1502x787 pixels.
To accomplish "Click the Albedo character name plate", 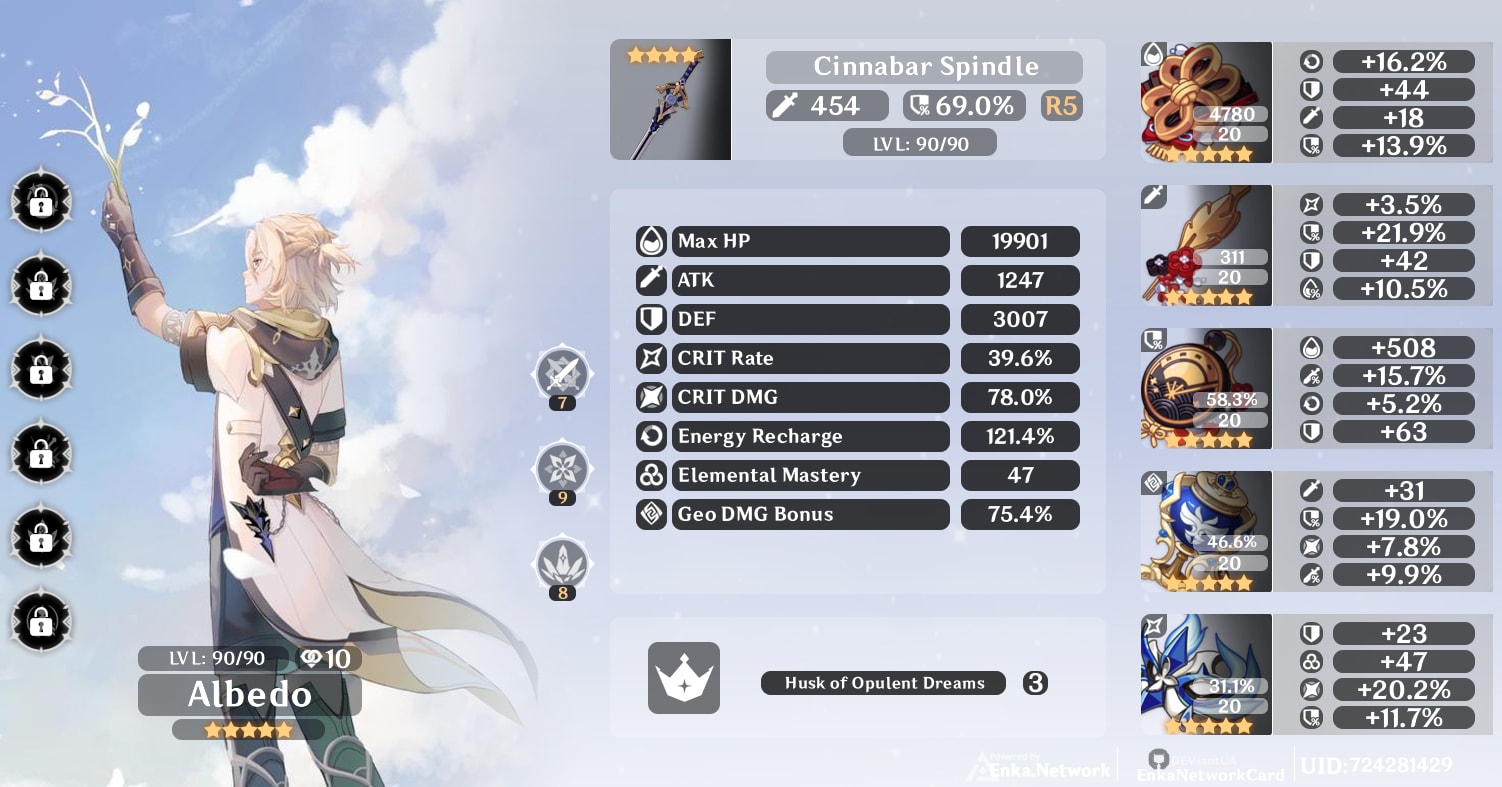I will pyautogui.click(x=250, y=695).
